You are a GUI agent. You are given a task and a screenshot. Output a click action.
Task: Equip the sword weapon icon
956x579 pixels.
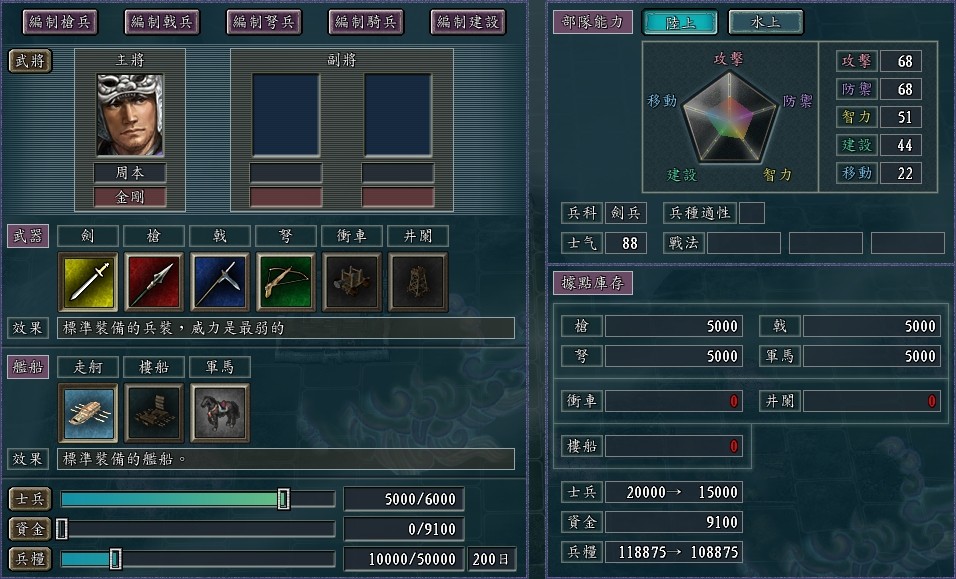click(x=88, y=282)
